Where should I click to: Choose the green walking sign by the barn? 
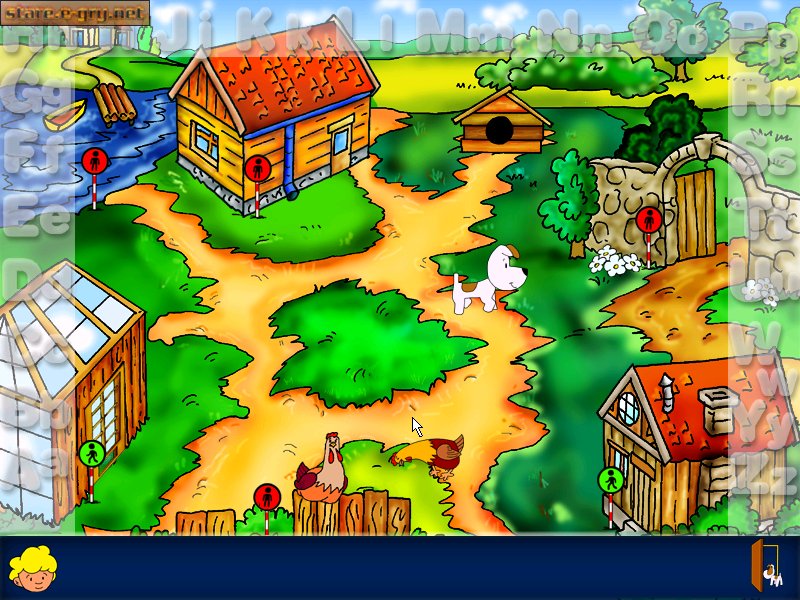coord(610,480)
